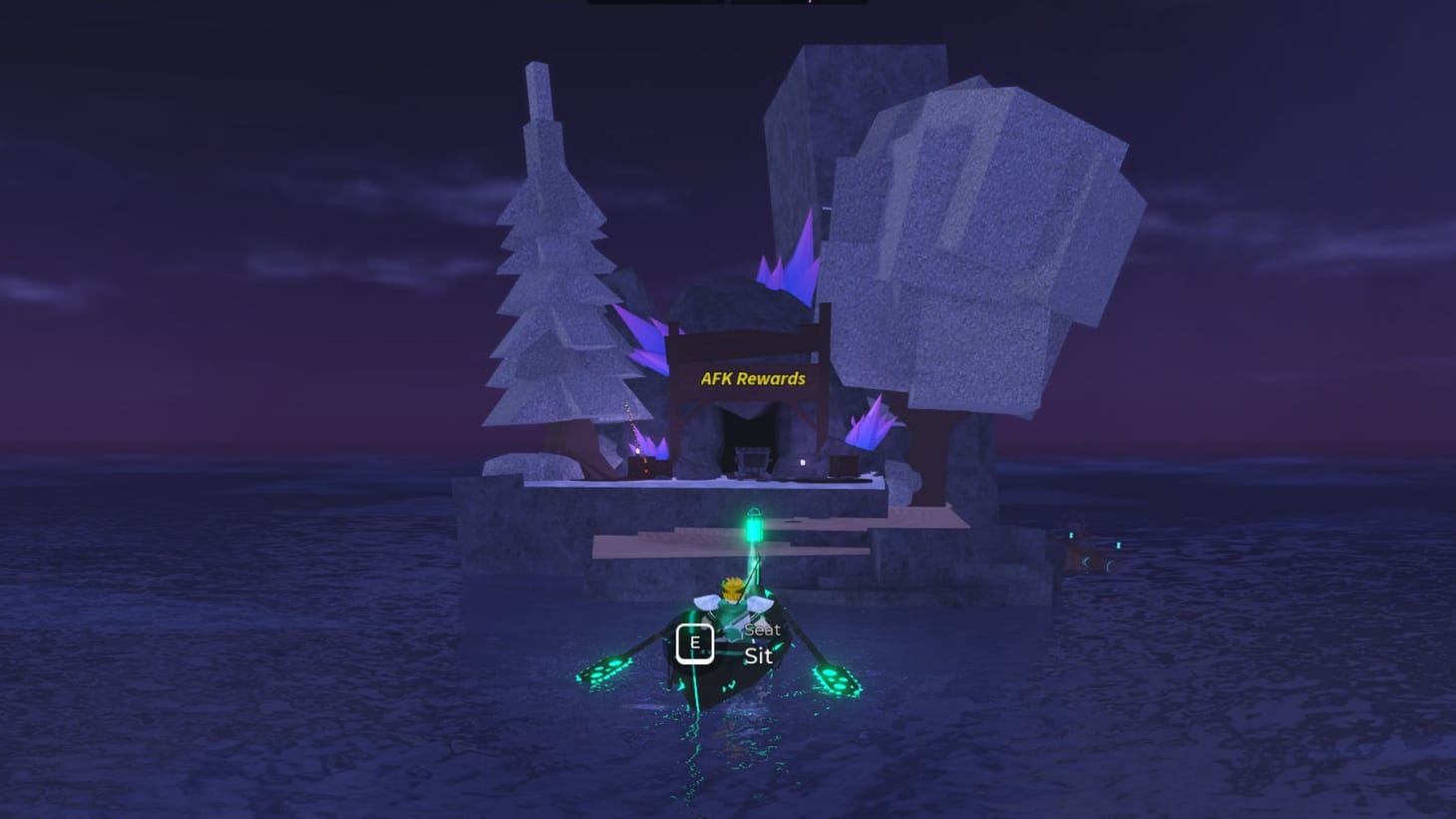Select the treasure chest inside the cave

pos(754,461)
